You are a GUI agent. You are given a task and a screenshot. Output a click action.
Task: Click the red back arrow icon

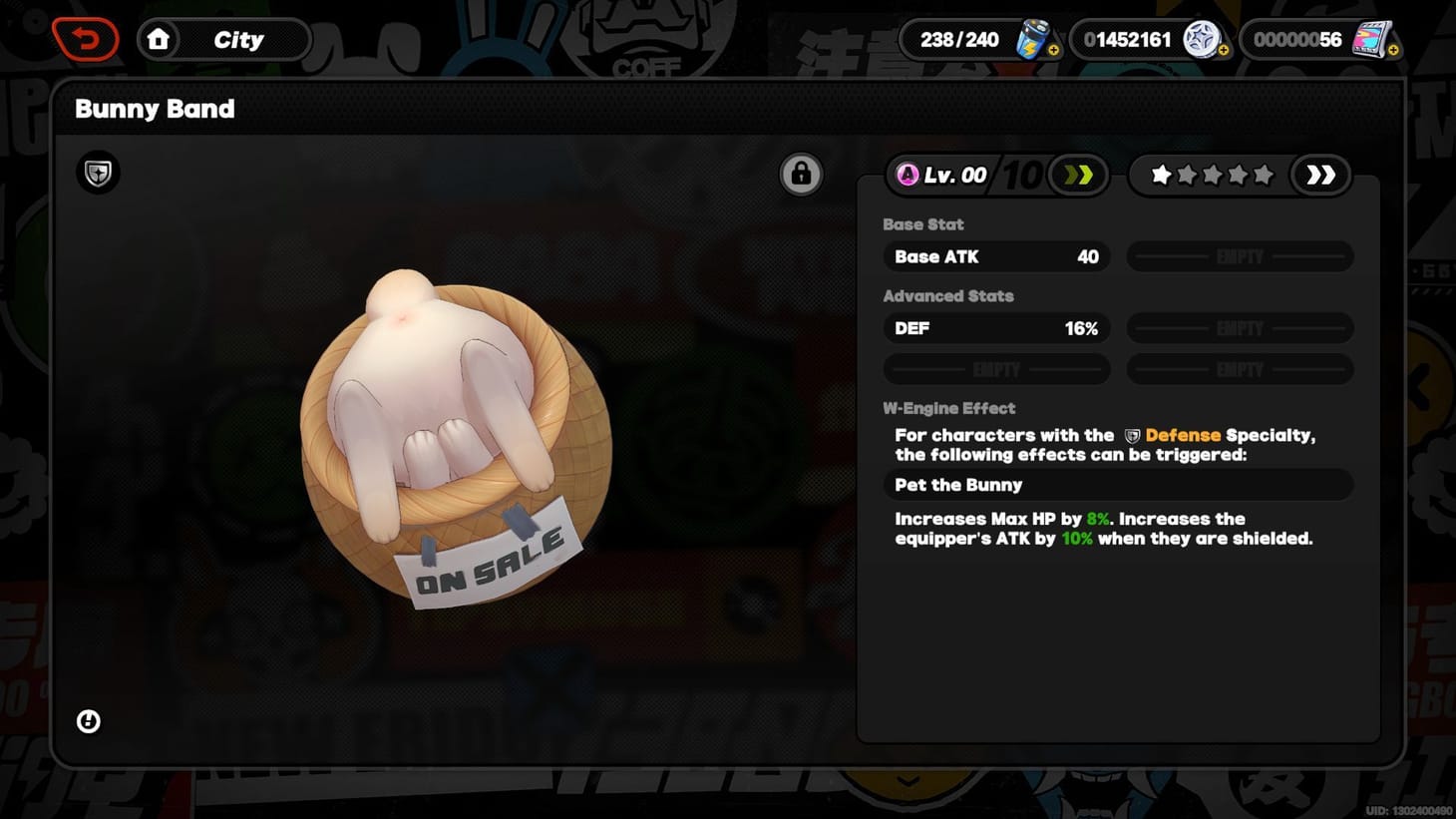pyautogui.click(x=86, y=39)
